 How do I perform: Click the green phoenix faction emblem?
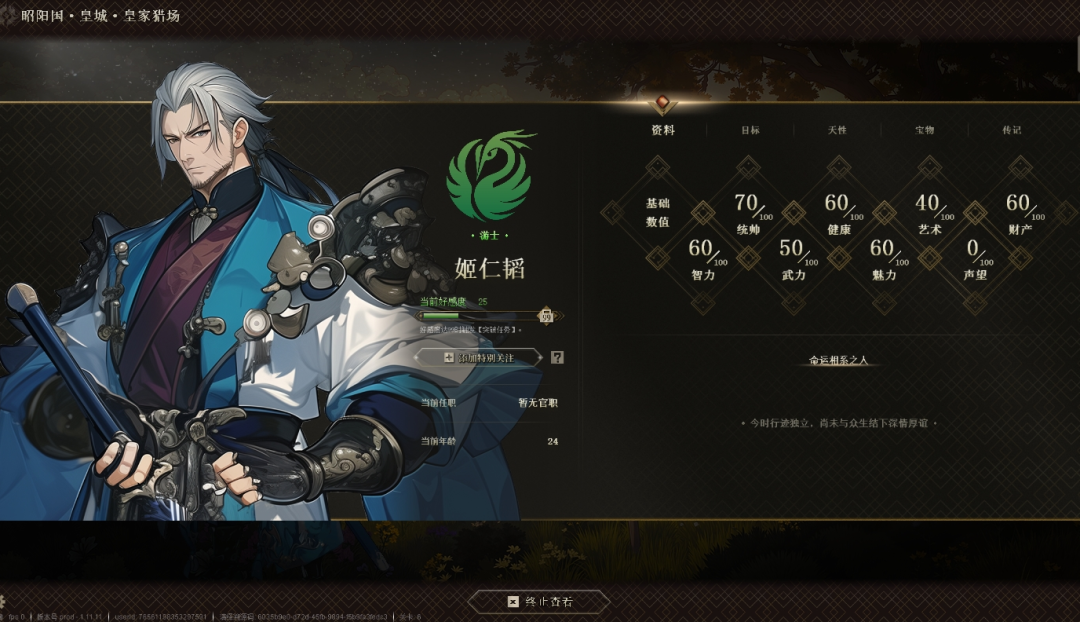coord(489,176)
